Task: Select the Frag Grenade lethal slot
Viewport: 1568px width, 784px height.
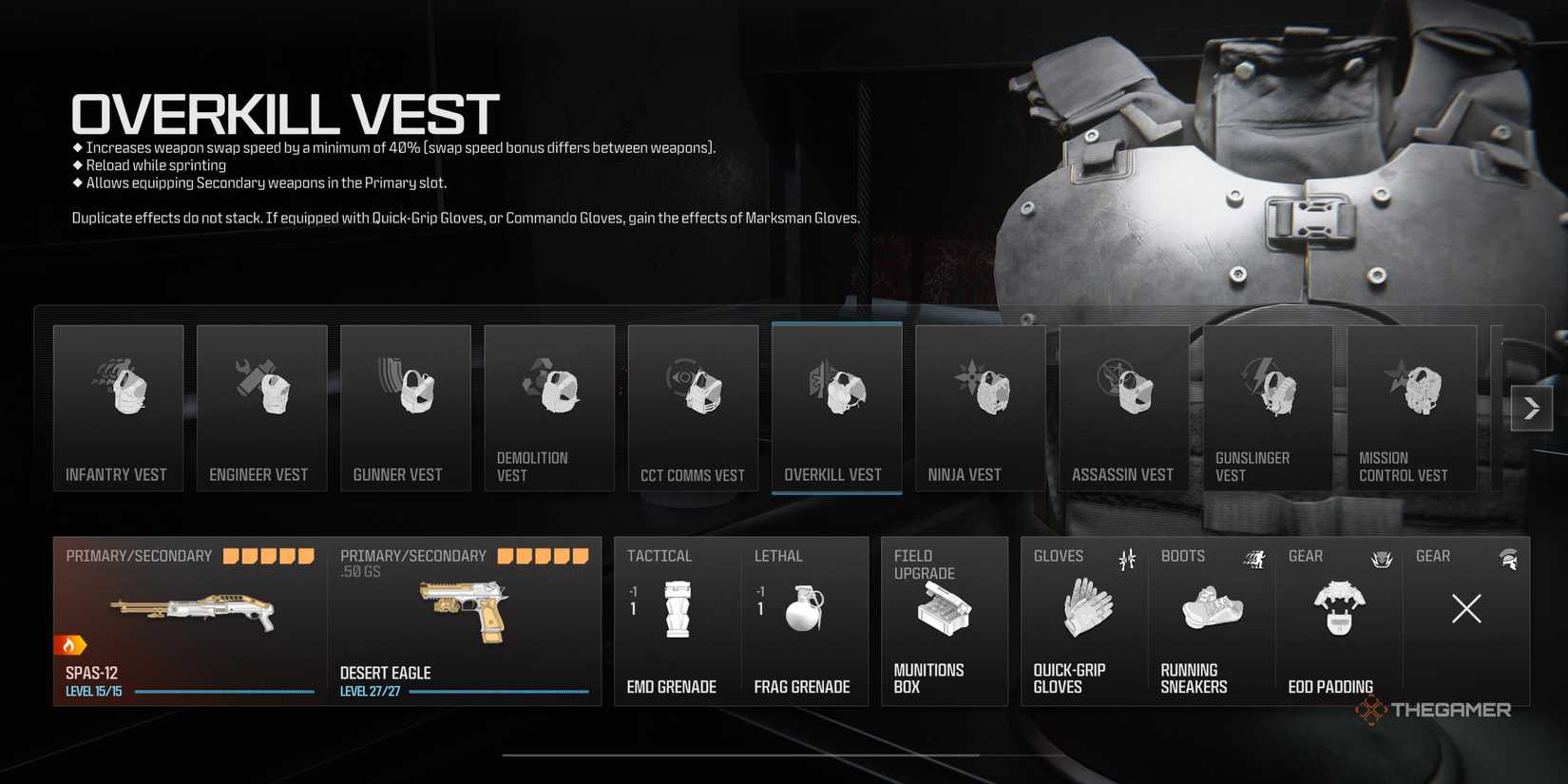Action: pos(803,618)
